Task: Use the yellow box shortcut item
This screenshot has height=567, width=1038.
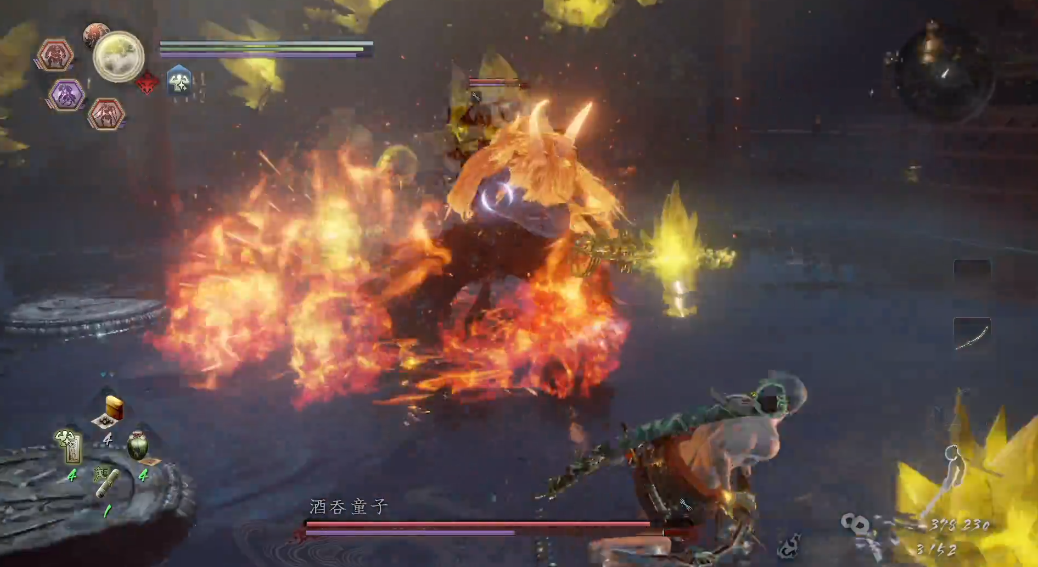Action: click(x=112, y=410)
